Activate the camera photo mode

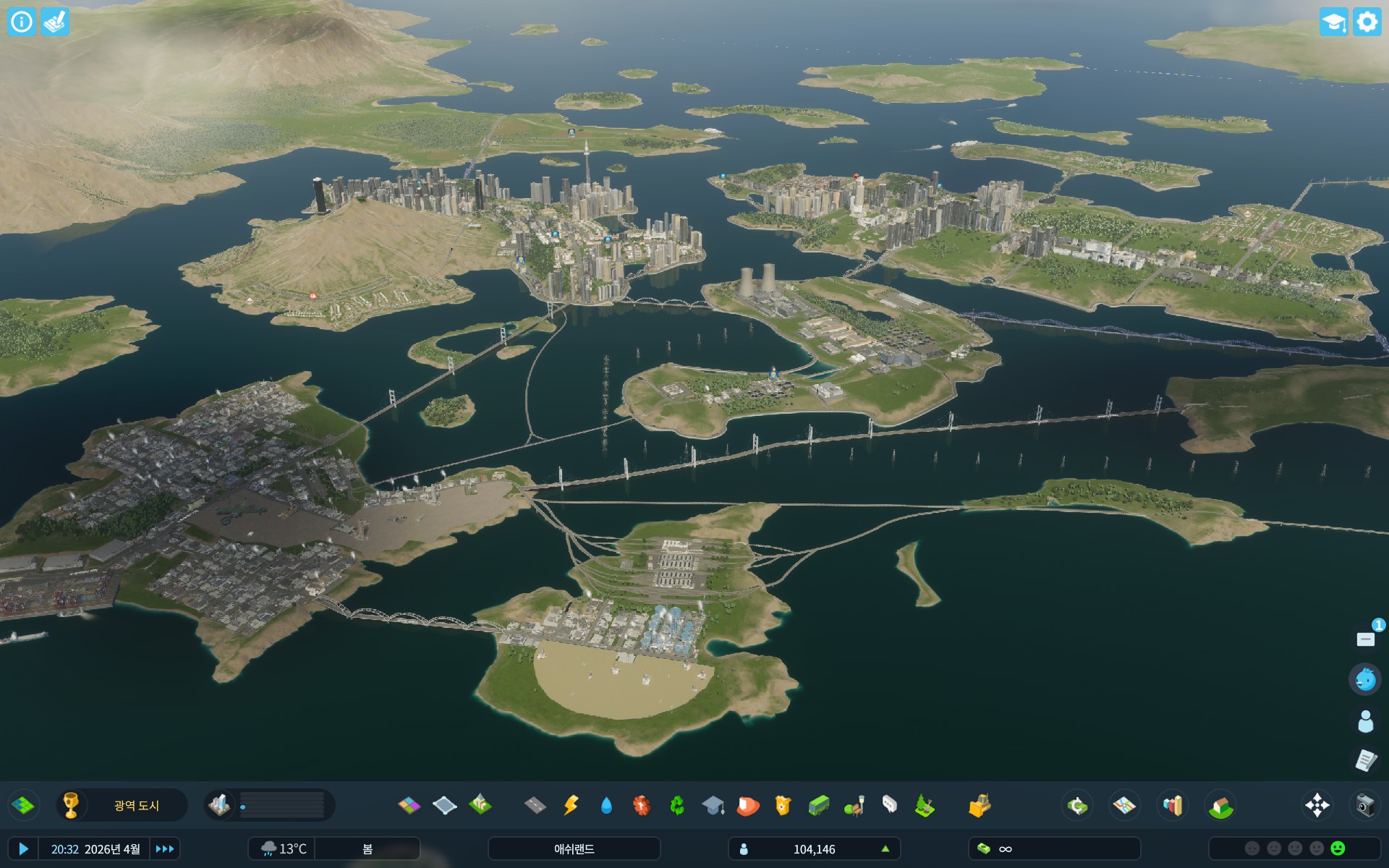[1364, 805]
